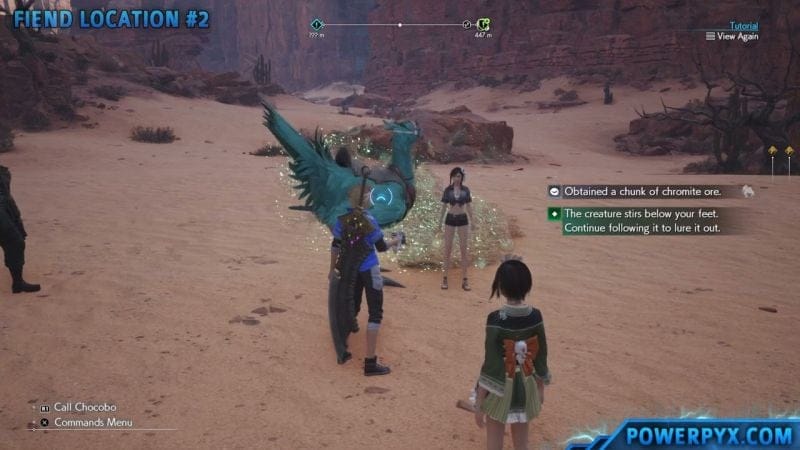This screenshot has width=800, height=450.
Task: Choose the Call Chocobo command
Action: click(x=80, y=407)
